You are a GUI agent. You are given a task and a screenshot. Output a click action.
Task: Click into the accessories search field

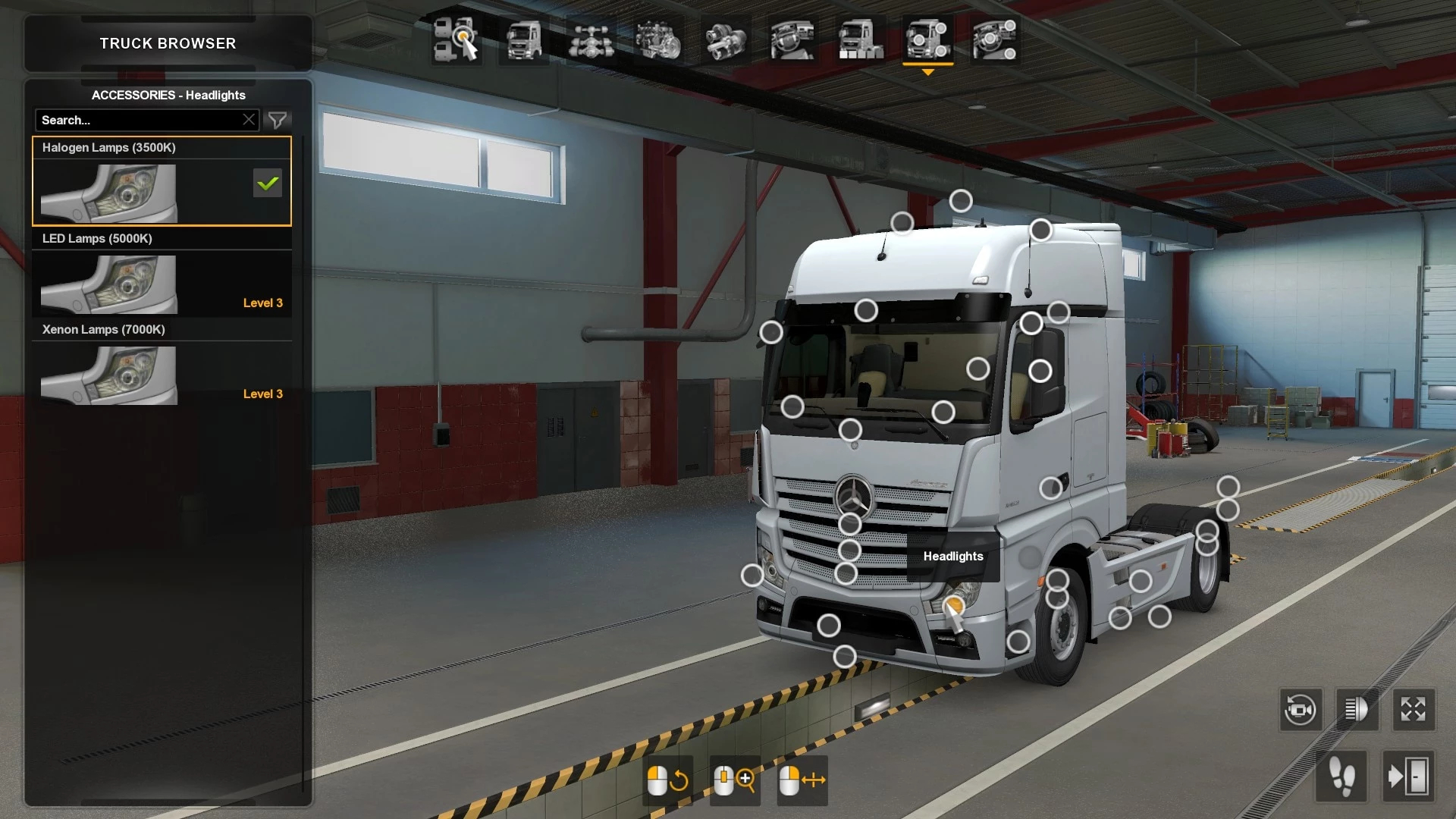pos(140,120)
